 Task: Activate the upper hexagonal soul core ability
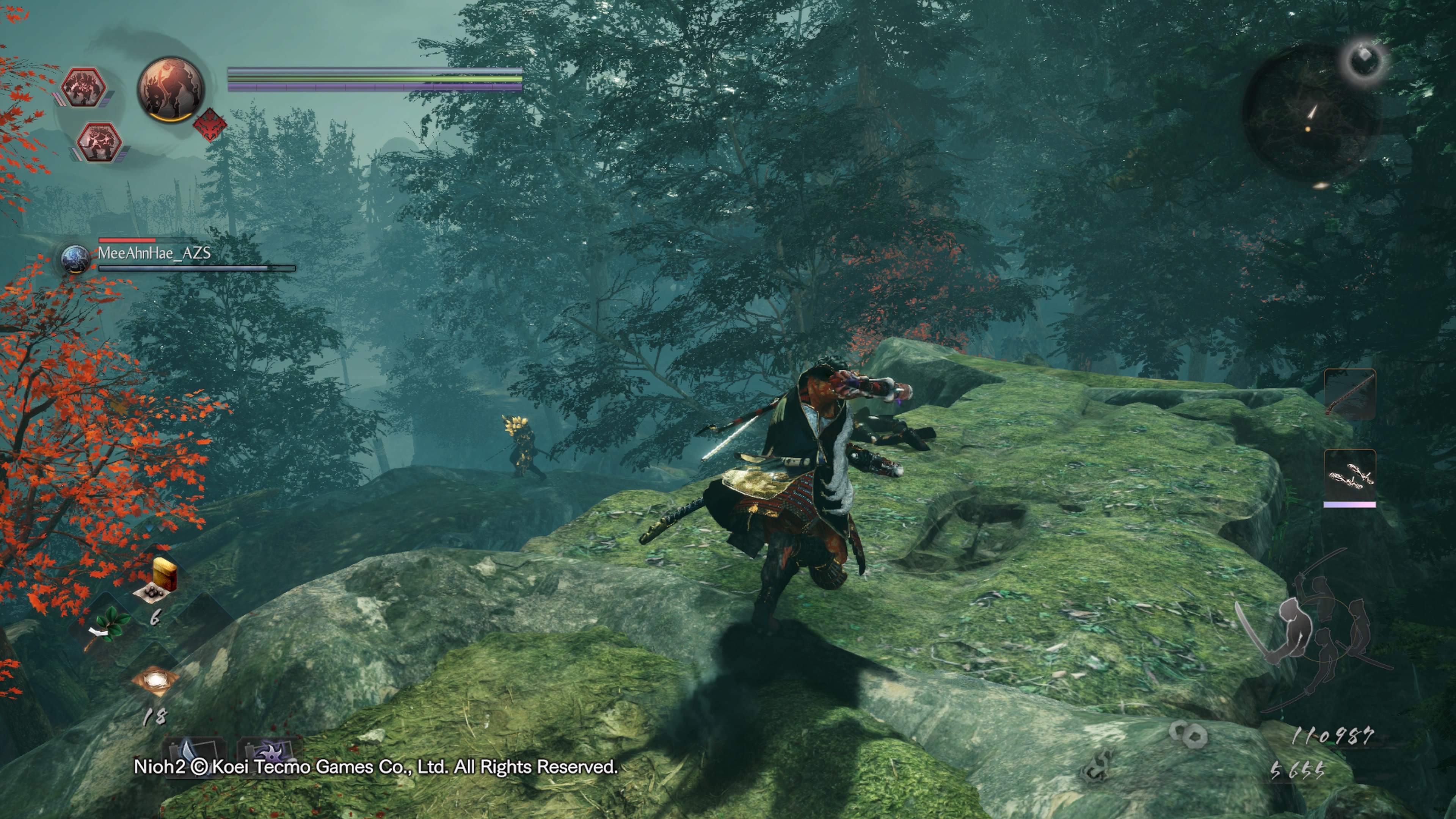click(84, 88)
